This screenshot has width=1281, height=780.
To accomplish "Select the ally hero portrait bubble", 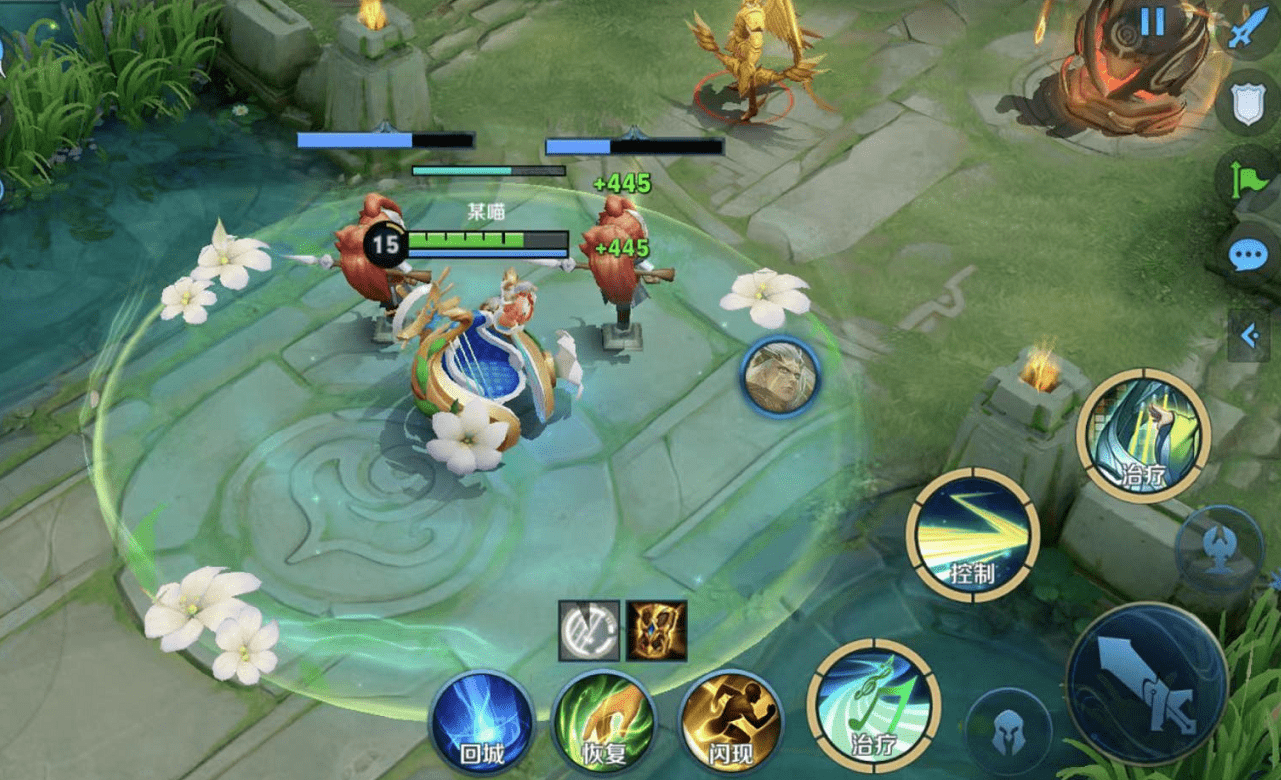I will point(780,377).
